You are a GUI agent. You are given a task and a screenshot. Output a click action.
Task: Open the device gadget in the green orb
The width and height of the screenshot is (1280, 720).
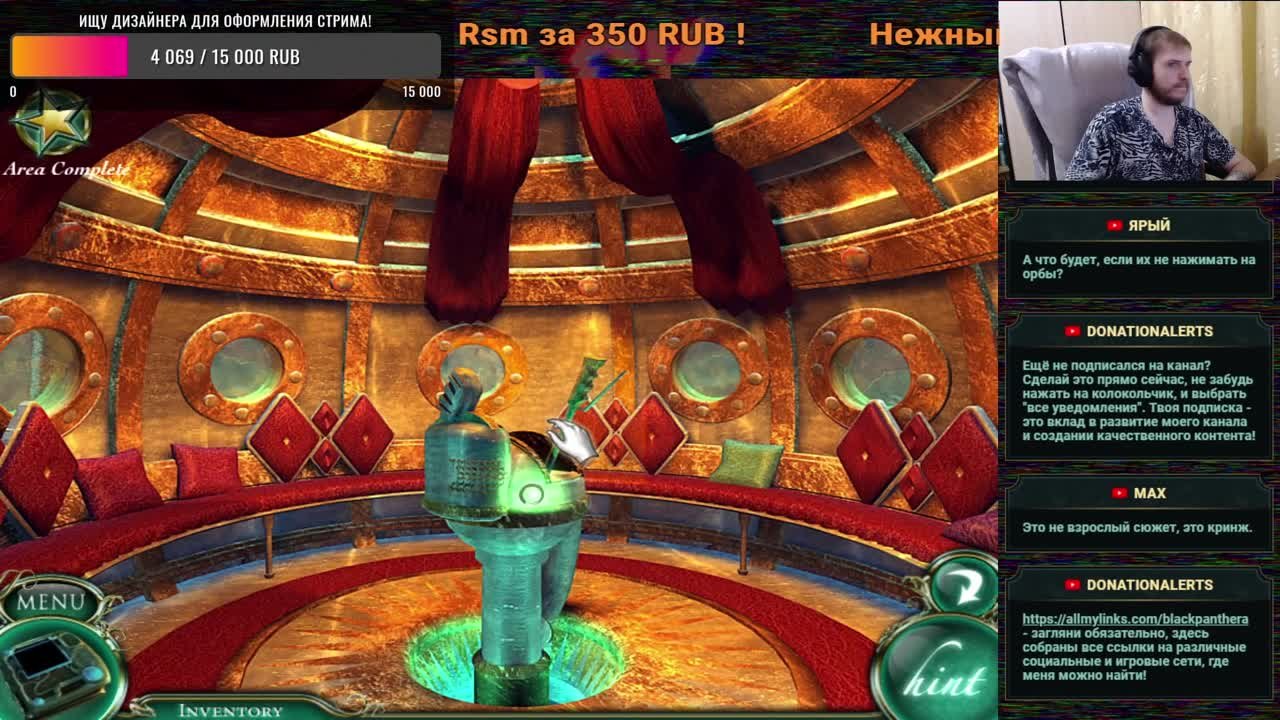pos(55,667)
